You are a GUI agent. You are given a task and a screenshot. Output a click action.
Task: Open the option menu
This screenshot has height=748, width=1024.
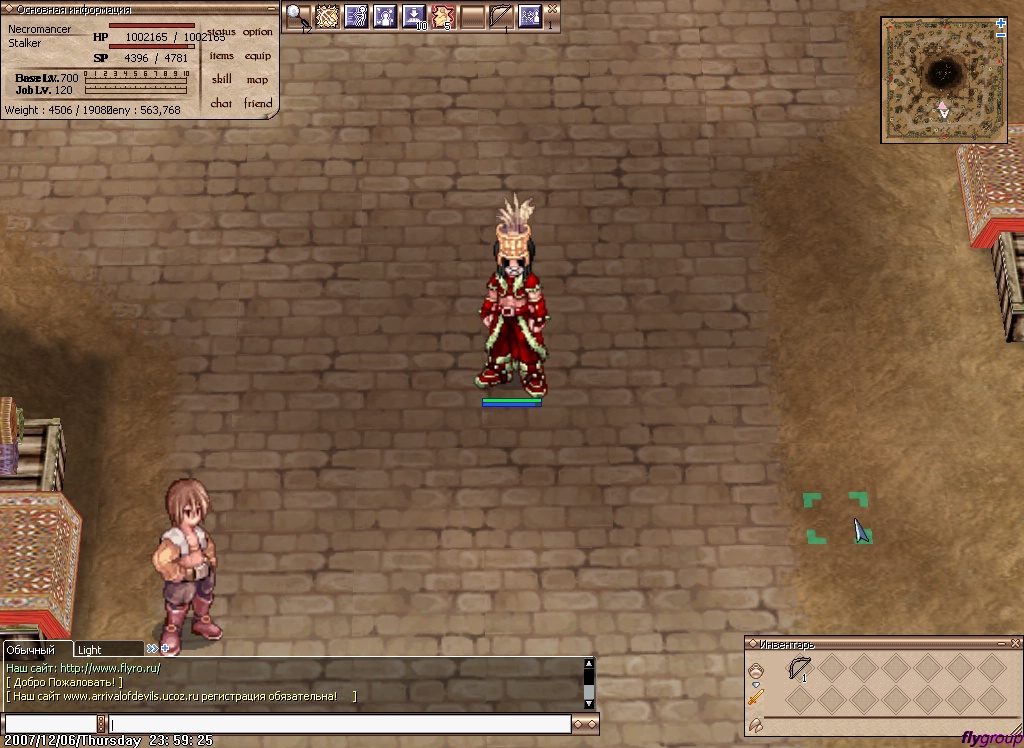257,32
